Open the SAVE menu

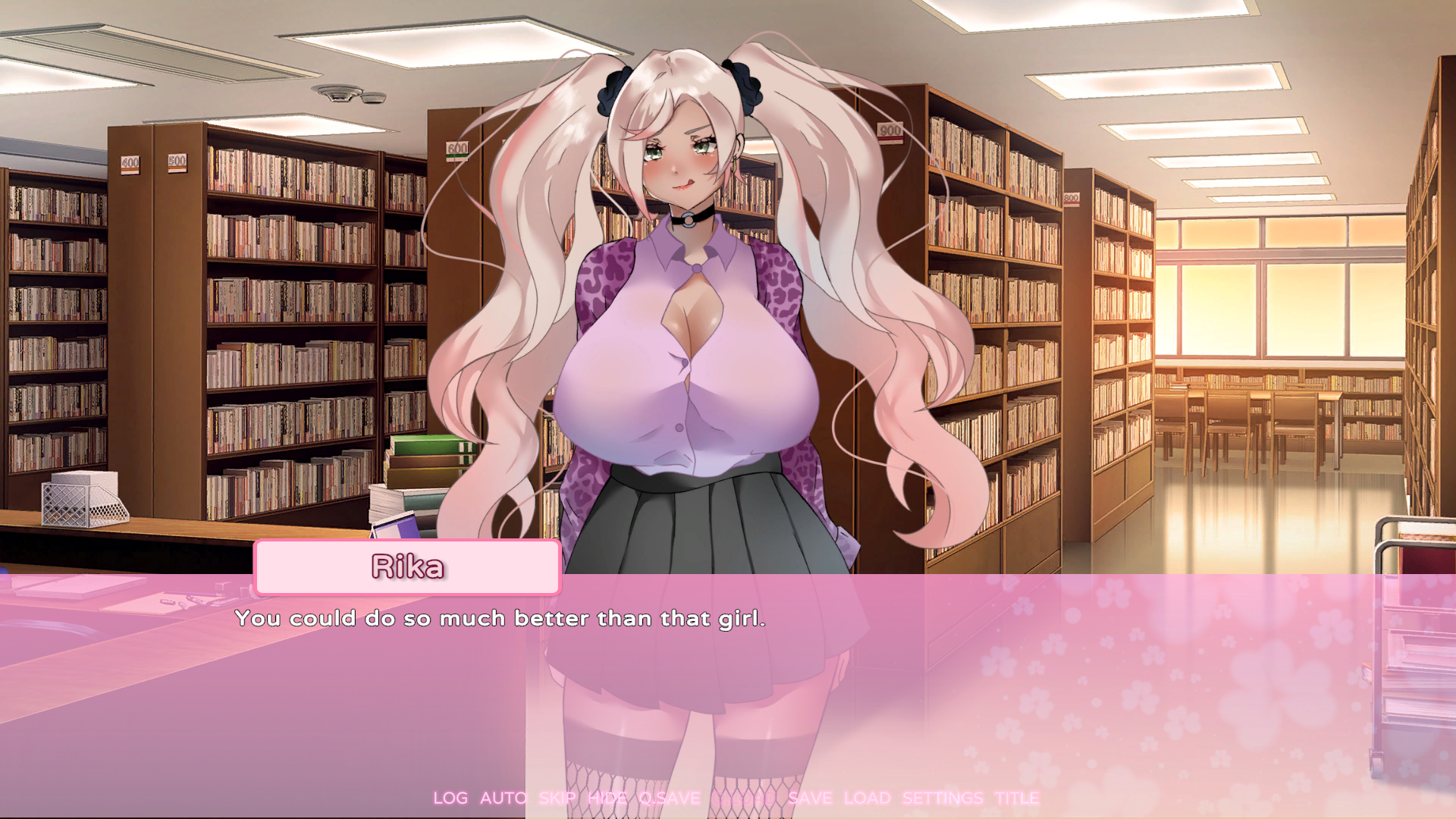coord(810,798)
